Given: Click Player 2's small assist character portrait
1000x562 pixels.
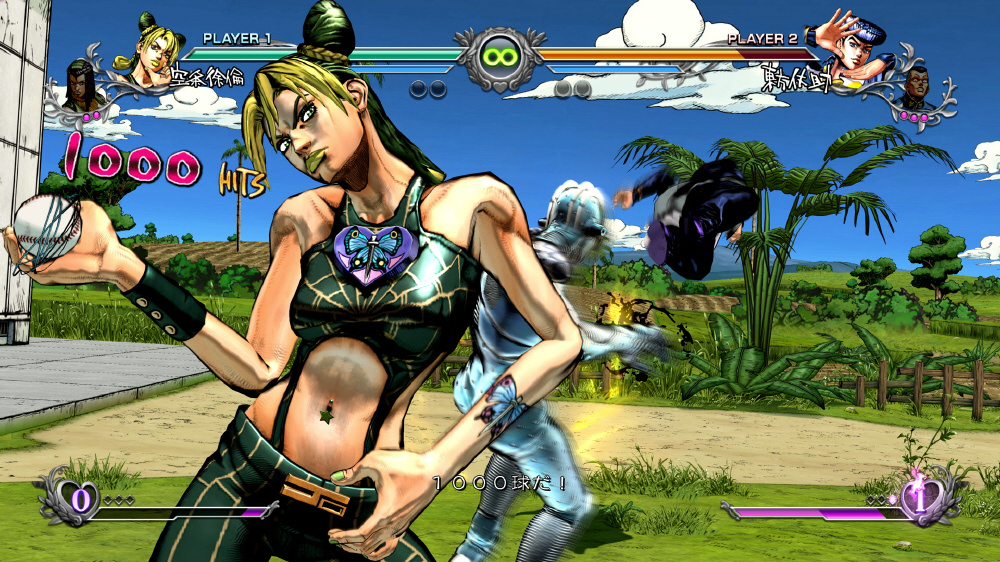Looking at the screenshot, I should point(913,87).
